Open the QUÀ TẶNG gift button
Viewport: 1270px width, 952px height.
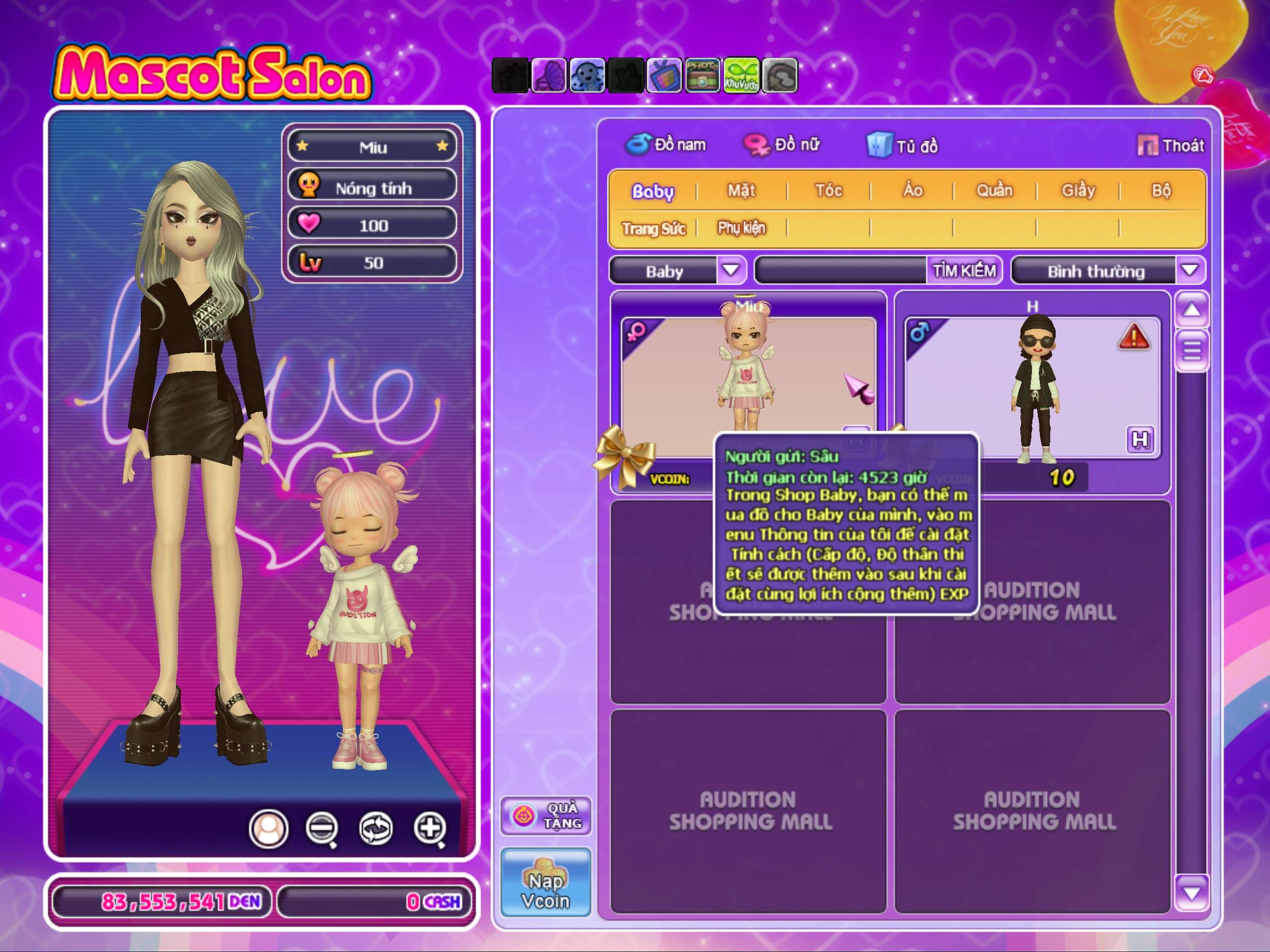coord(545,816)
